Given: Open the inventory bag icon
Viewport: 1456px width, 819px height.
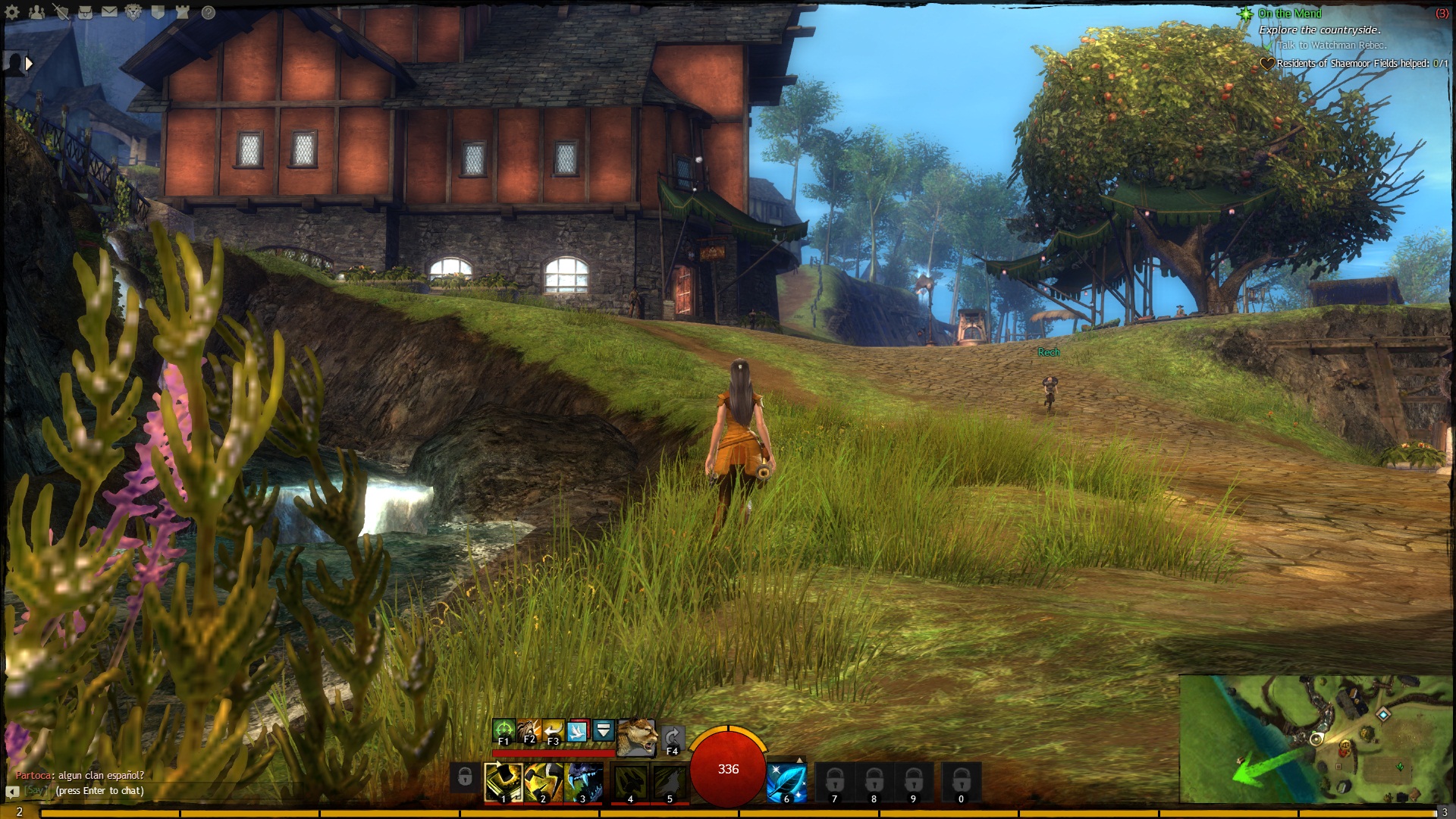Looking at the screenshot, I should pyautogui.click(x=85, y=12).
